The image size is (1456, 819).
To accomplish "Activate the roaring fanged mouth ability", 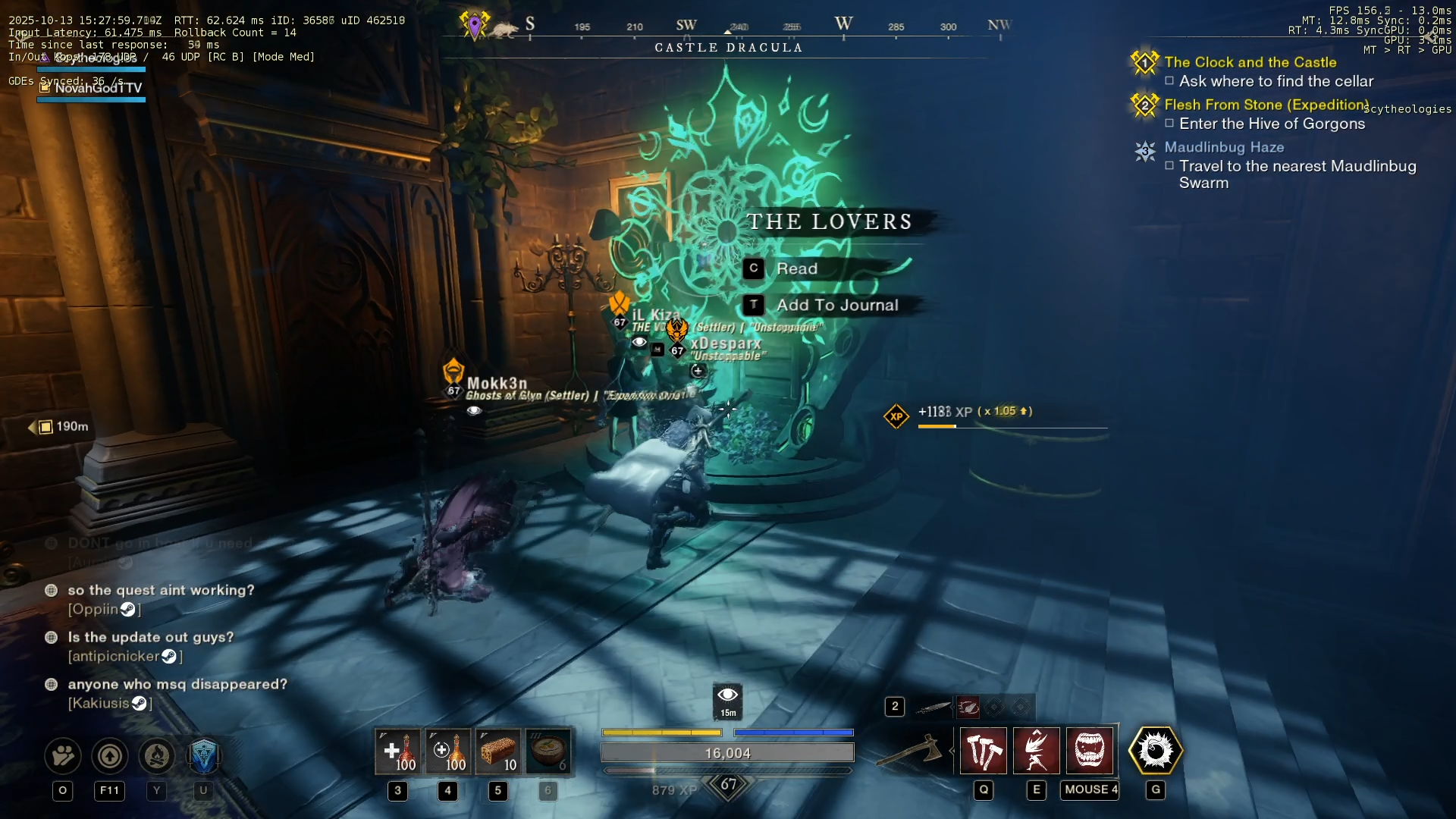I will coord(1090,751).
